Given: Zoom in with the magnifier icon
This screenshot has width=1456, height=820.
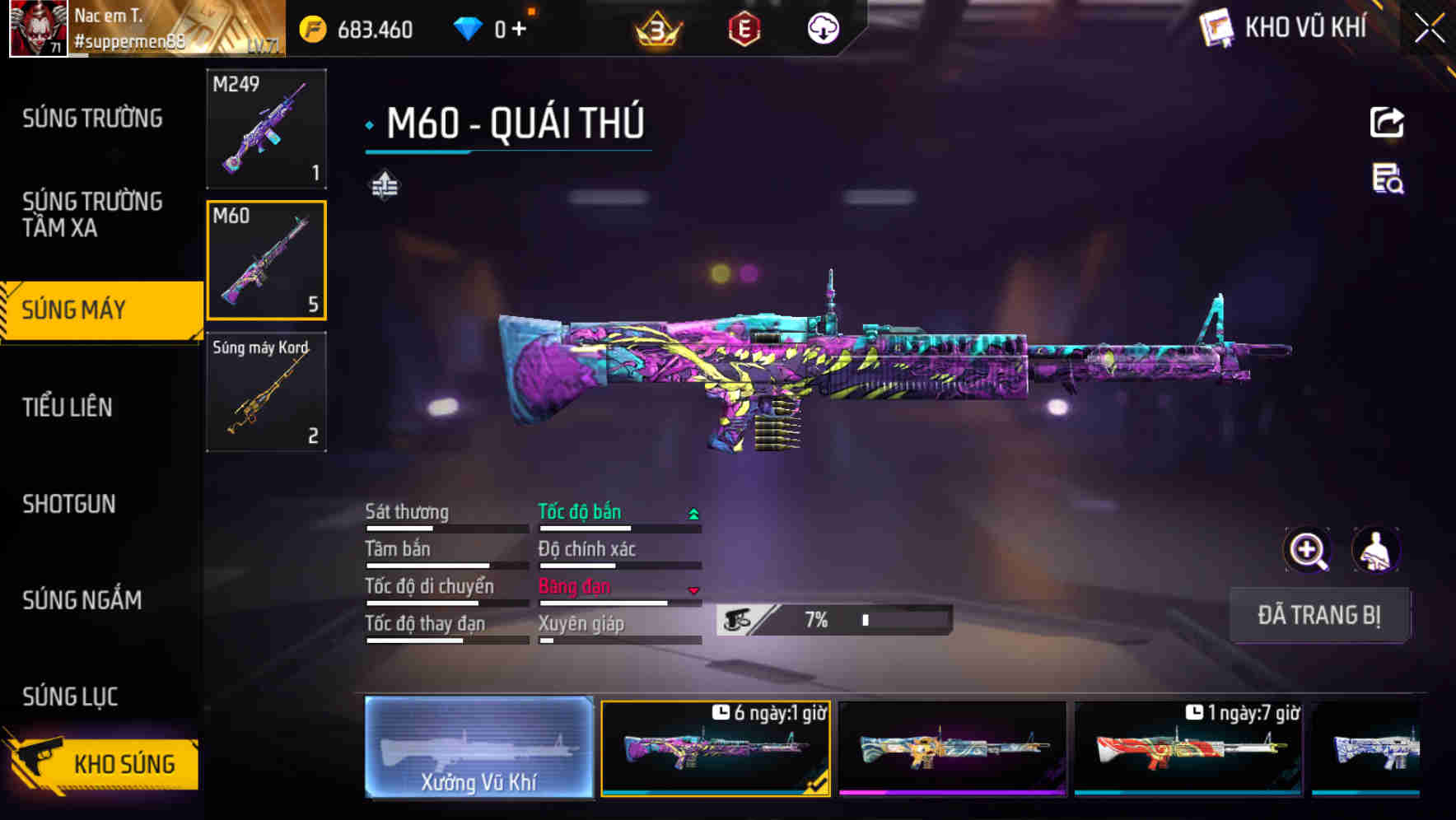Looking at the screenshot, I should 1307,550.
